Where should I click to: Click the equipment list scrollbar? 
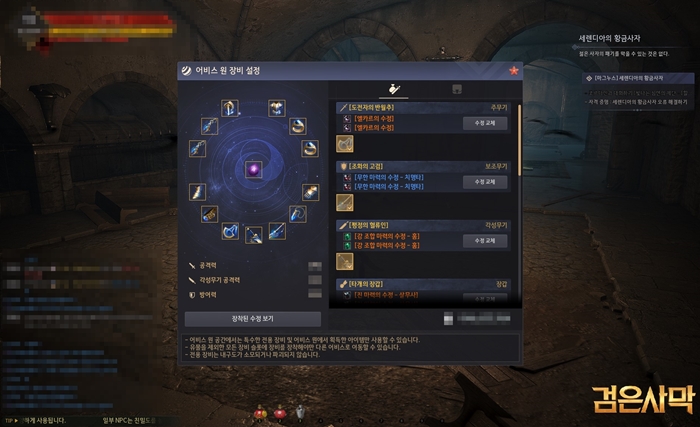click(x=518, y=140)
